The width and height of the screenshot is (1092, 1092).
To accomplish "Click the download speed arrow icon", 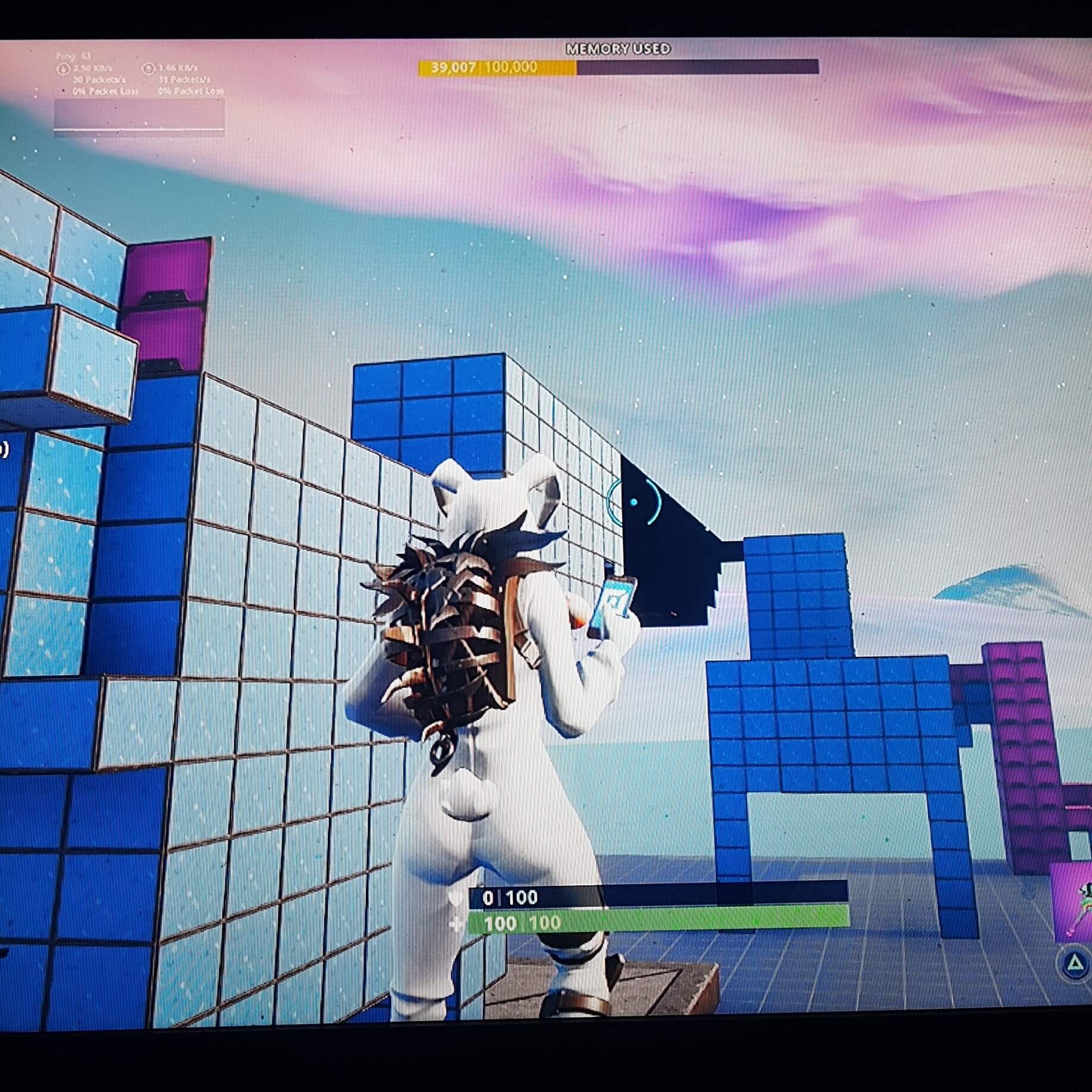I will pos(62,68).
